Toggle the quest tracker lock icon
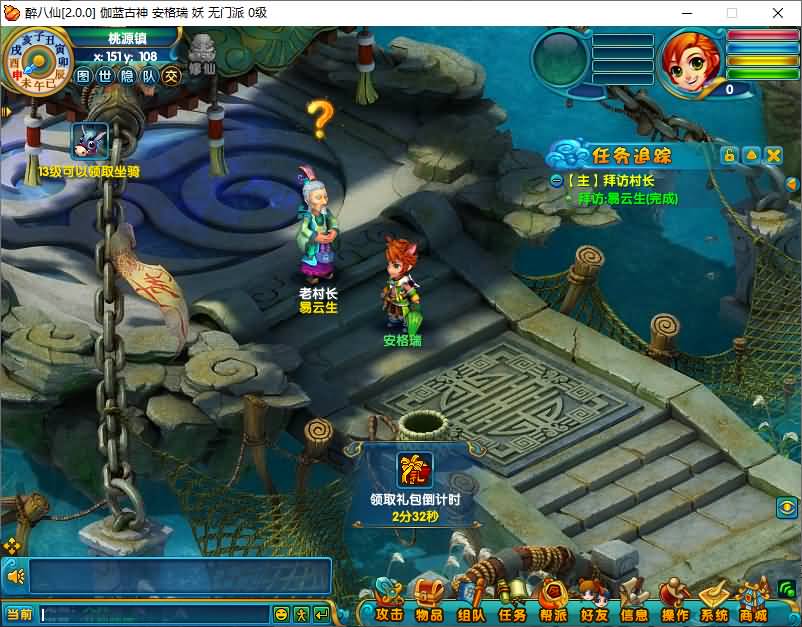The height and width of the screenshot is (627, 802). [x=730, y=155]
